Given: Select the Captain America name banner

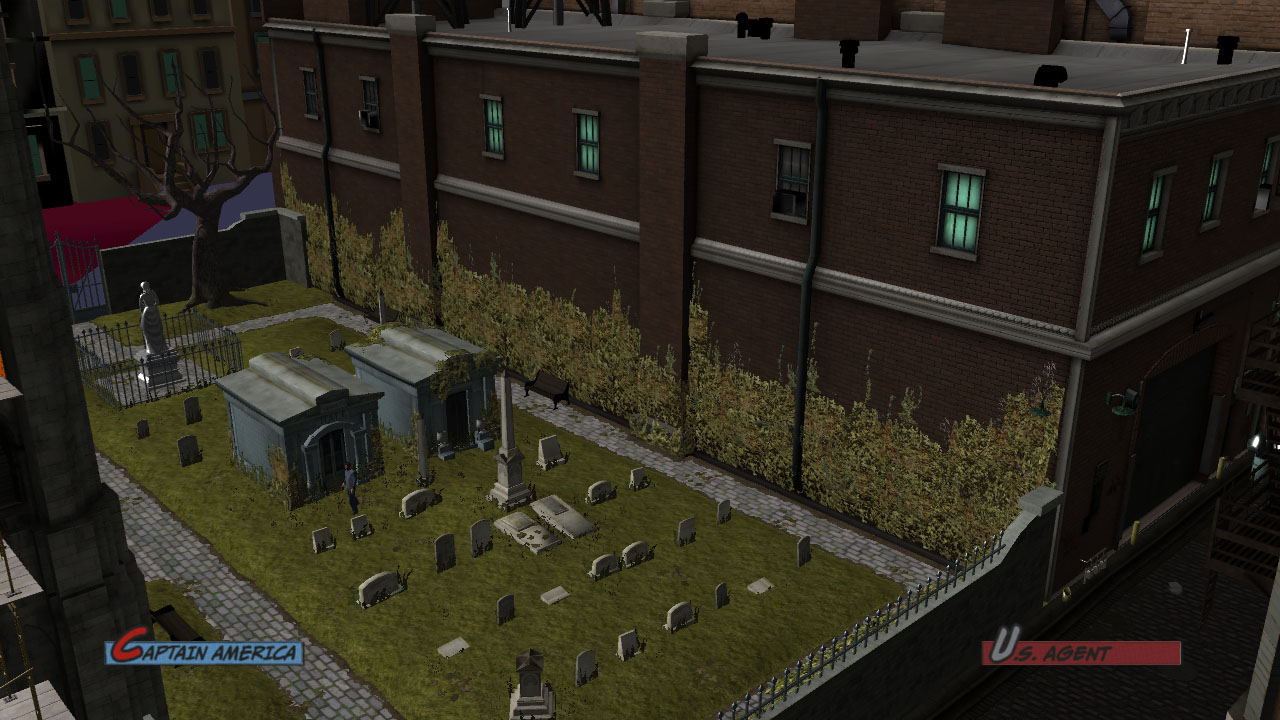Looking at the screenshot, I should [205, 652].
